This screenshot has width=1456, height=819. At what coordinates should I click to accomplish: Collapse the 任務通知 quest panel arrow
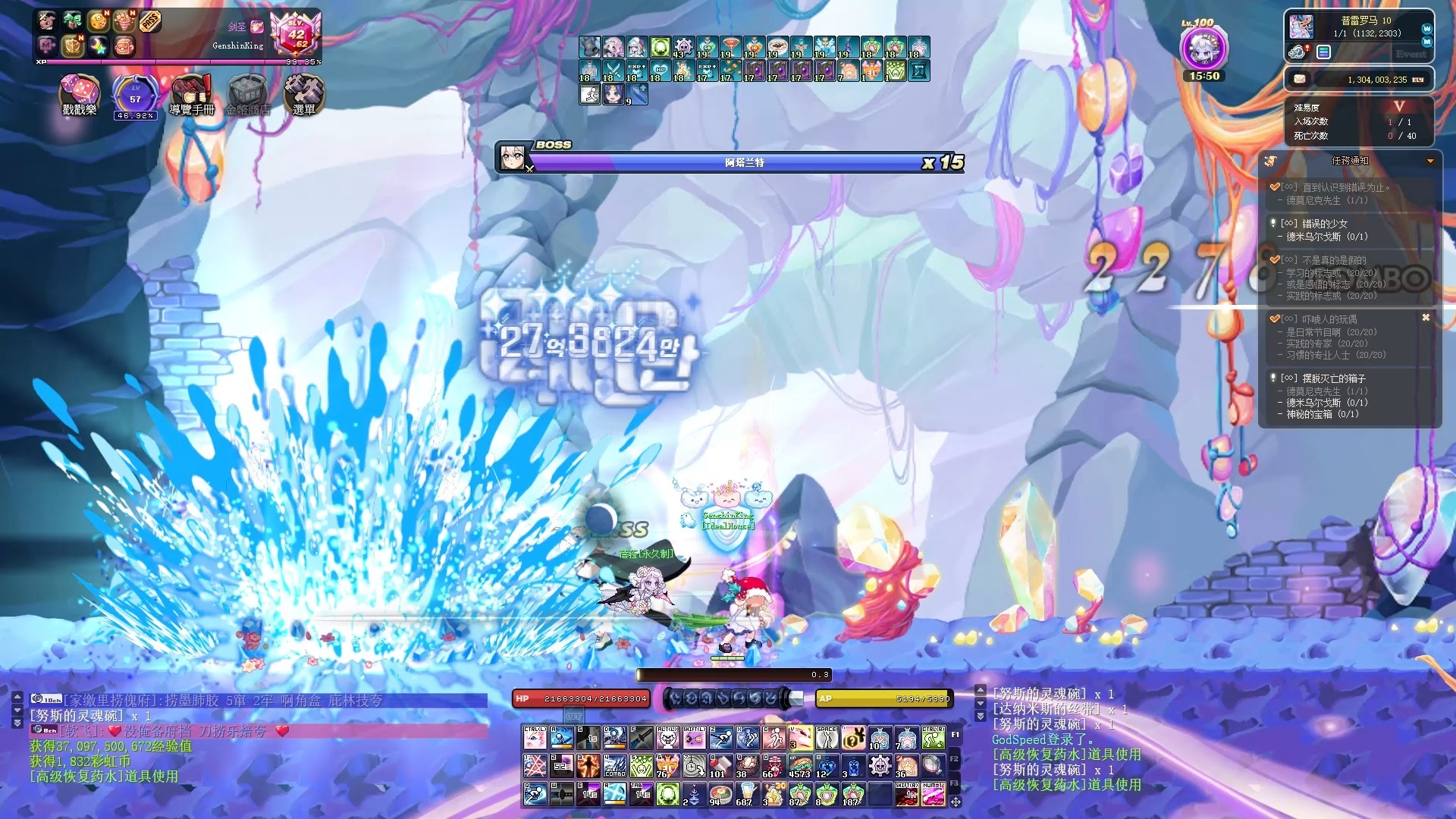point(1430,161)
